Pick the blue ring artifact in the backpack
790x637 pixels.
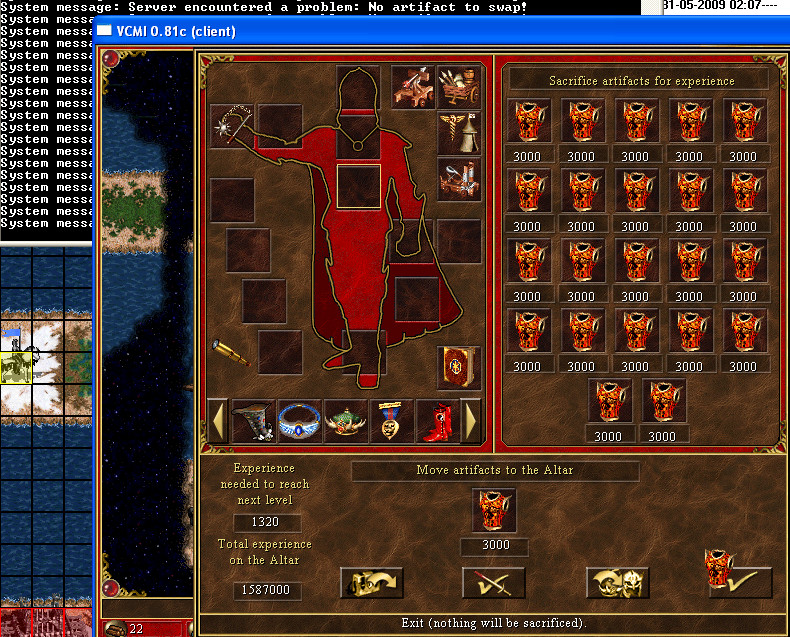pyautogui.click(x=300, y=421)
